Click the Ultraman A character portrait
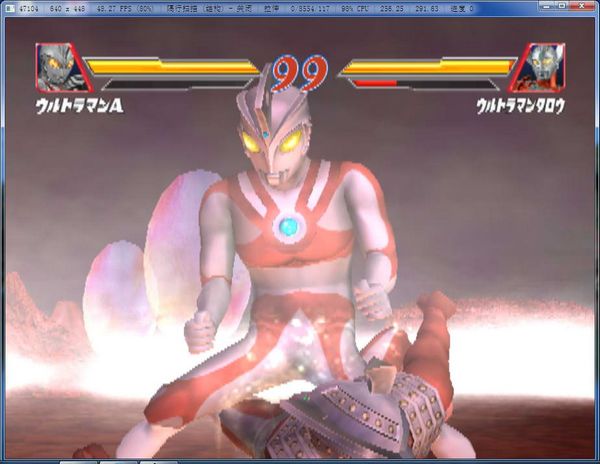Screen dimensions: 600x464 (x=58, y=67)
